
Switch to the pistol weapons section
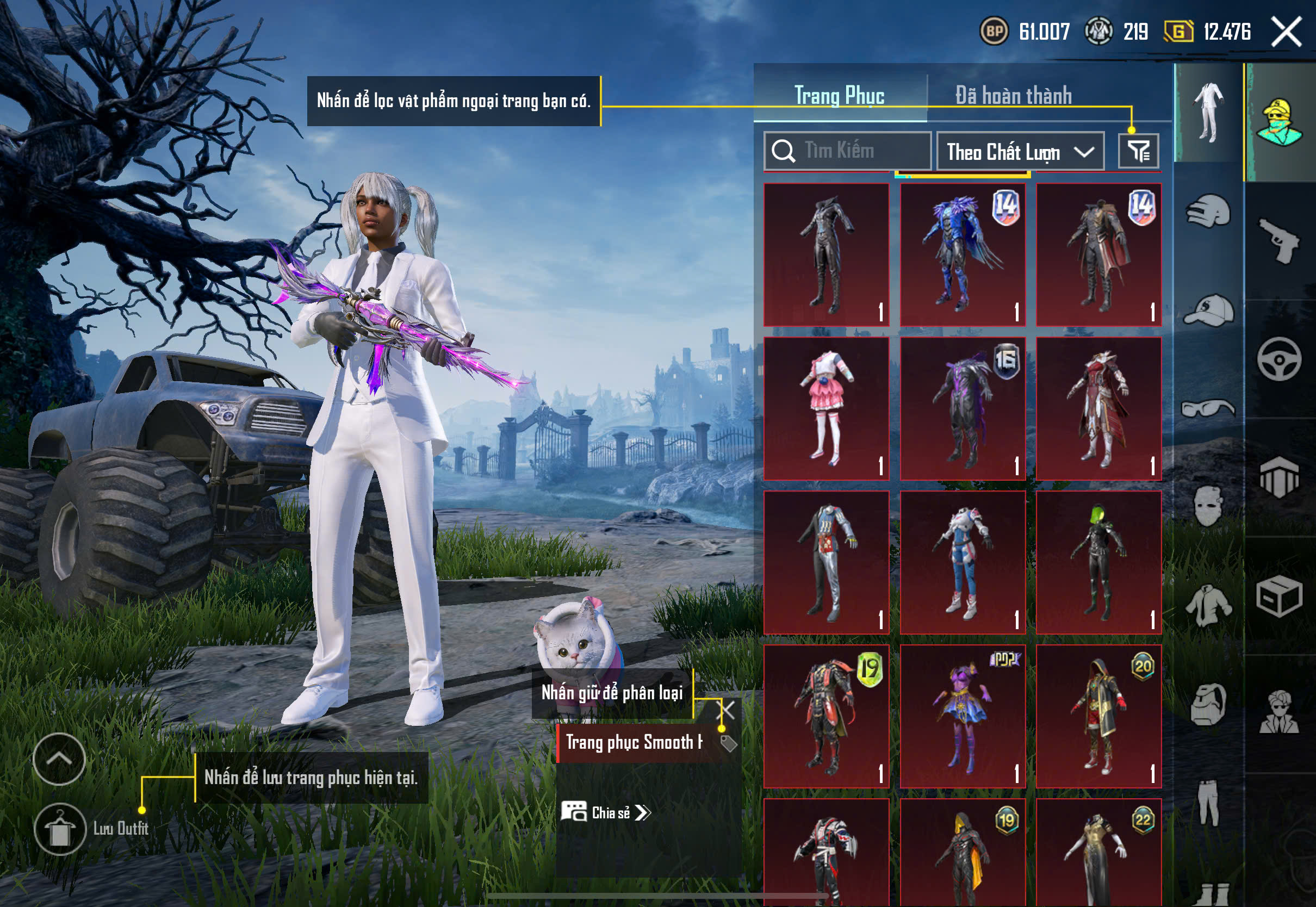(x=1279, y=240)
